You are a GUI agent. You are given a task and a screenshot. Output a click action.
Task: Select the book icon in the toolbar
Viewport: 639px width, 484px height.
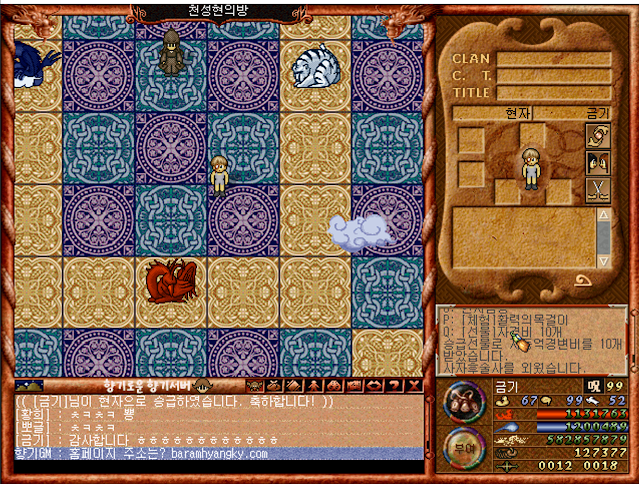[x=294, y=385]
